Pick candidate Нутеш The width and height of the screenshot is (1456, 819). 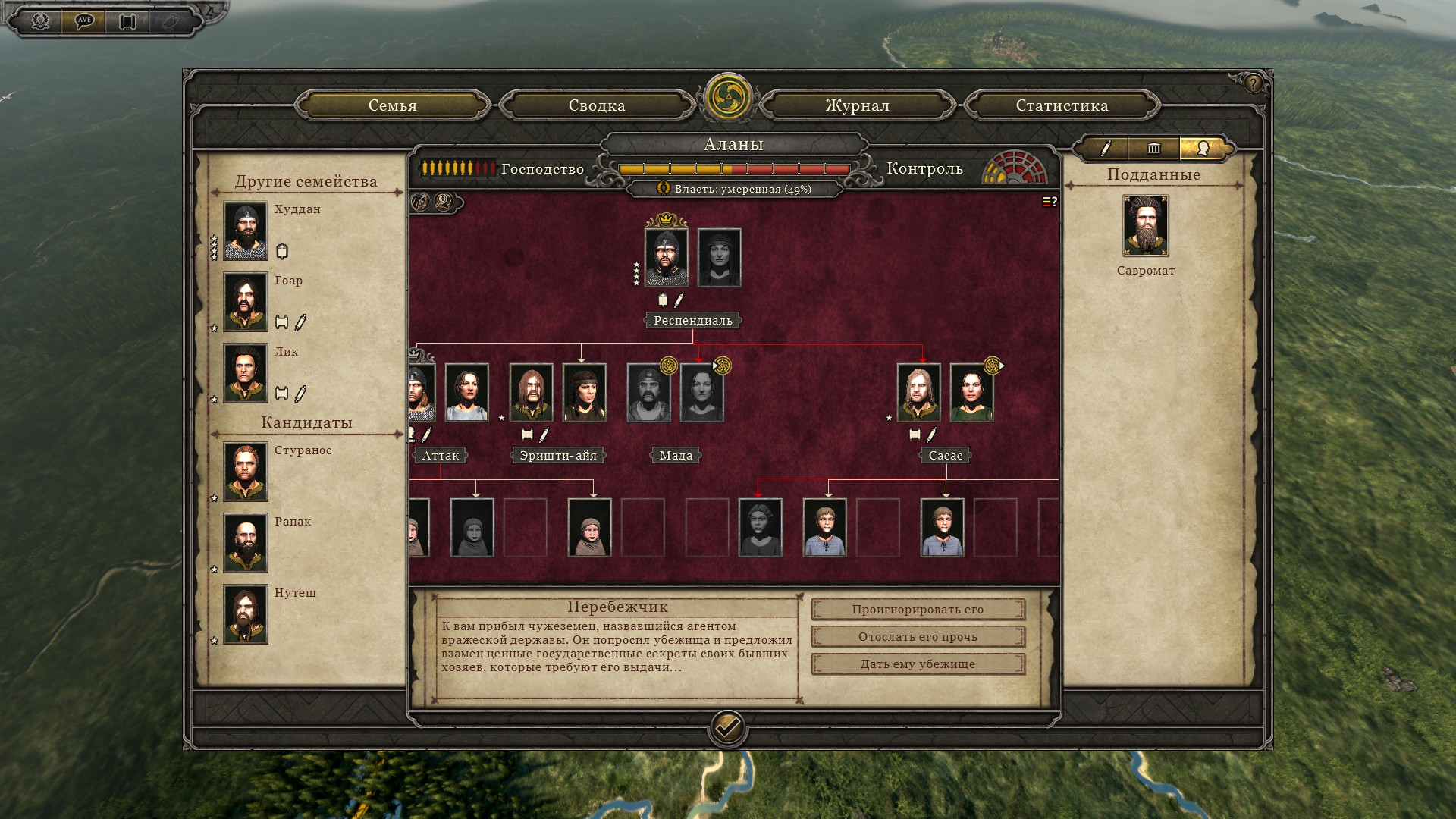[x=246, y=614]
